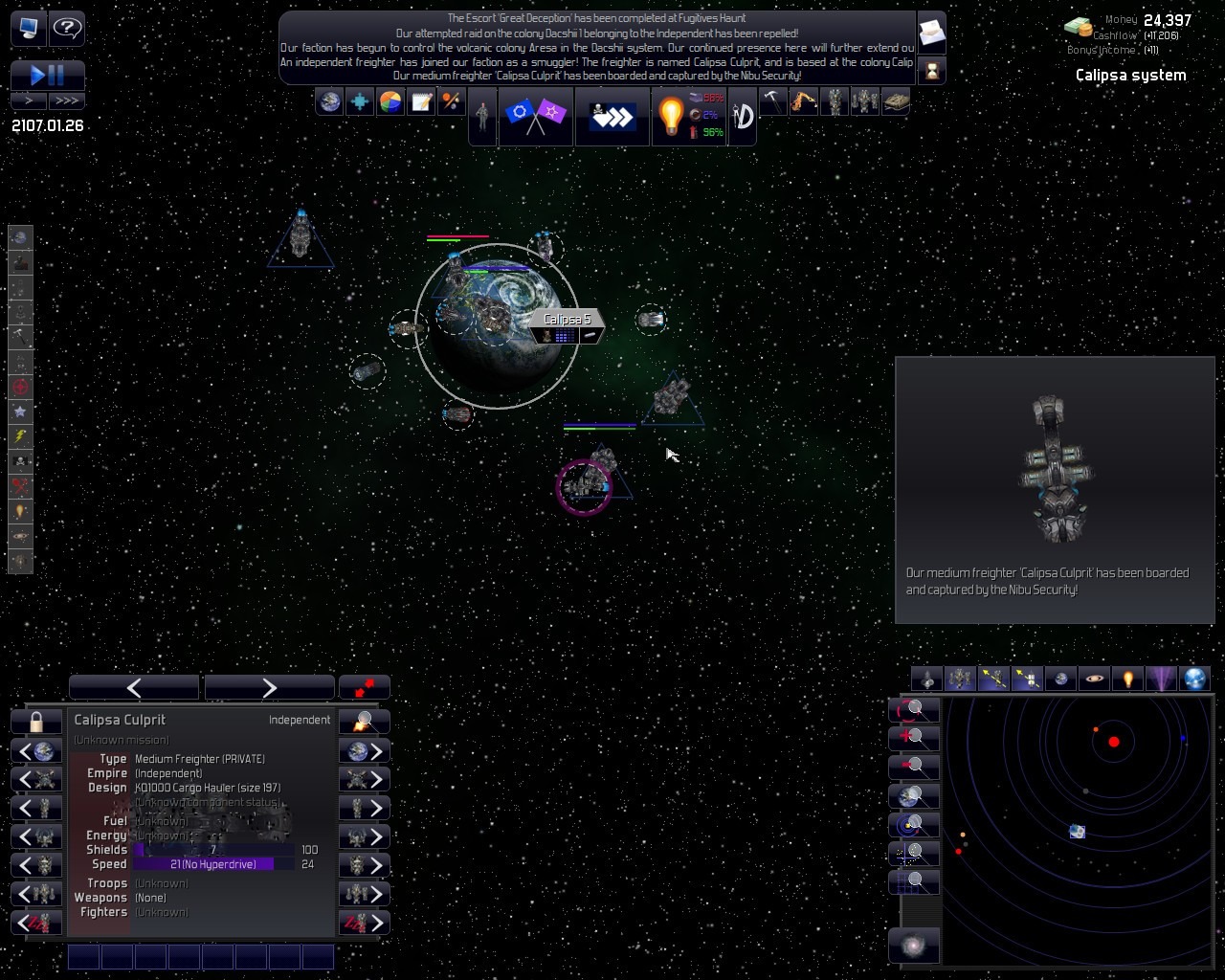Toggle the play/pause game speed button
The image size is (1225, 980).
click(48, 75)
